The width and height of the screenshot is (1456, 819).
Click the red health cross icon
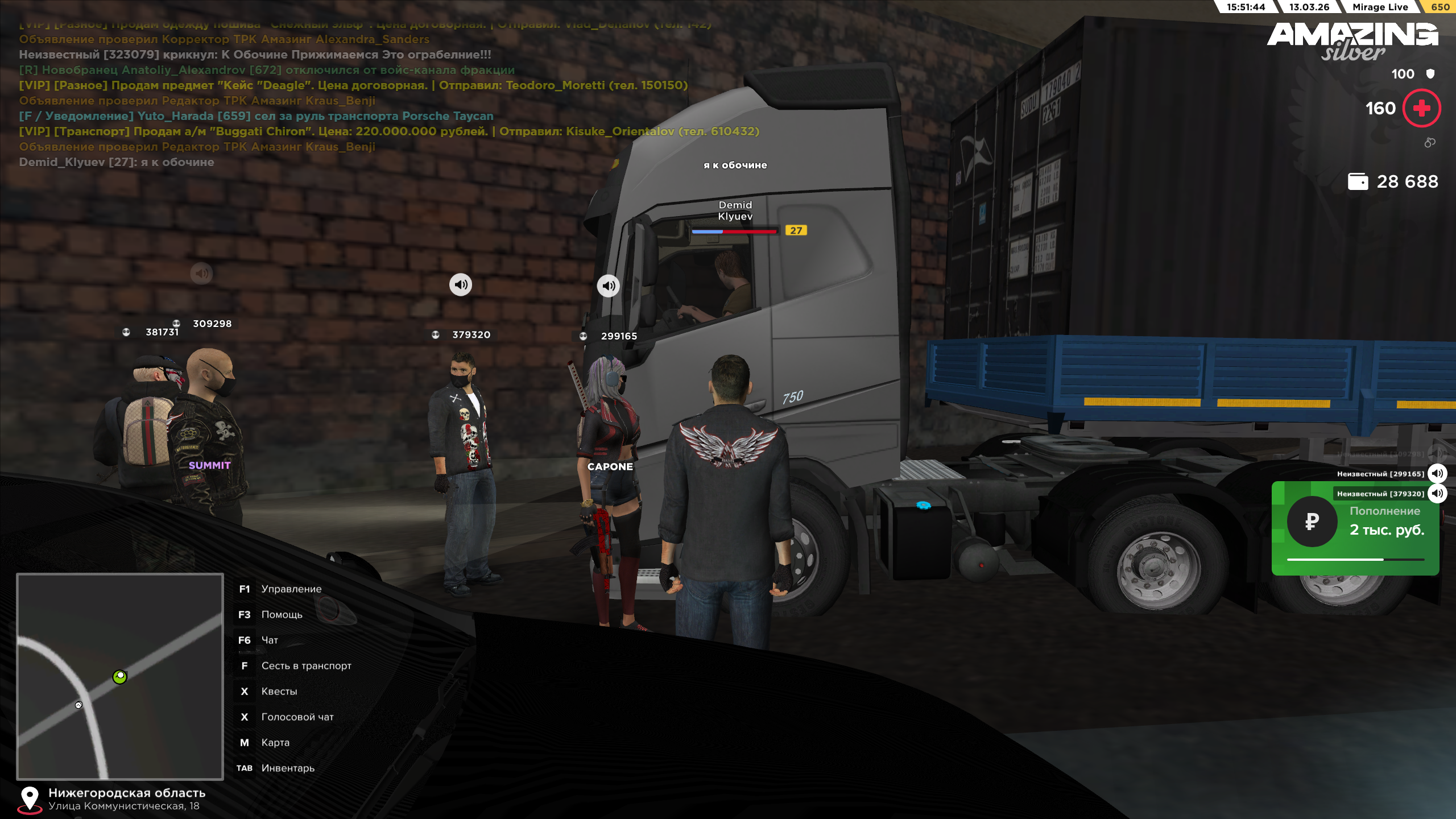click(1421, 108)
